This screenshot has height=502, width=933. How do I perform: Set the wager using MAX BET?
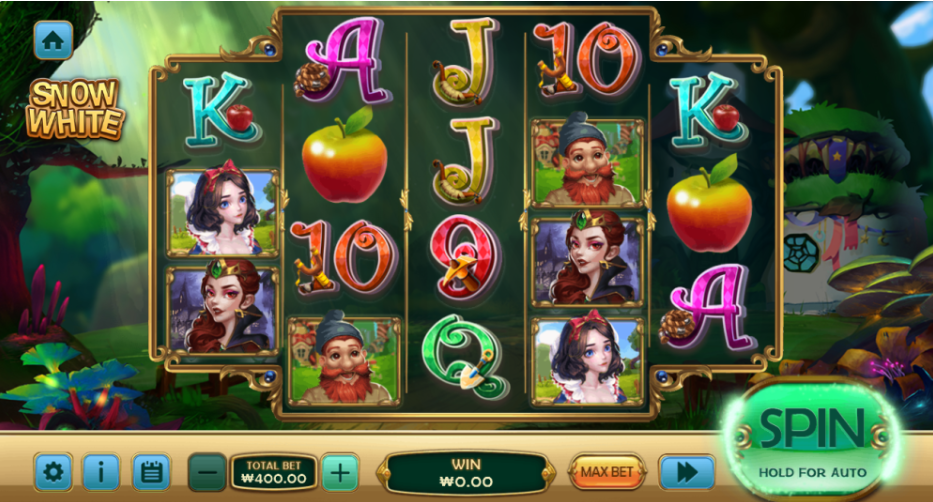[608, 470]
